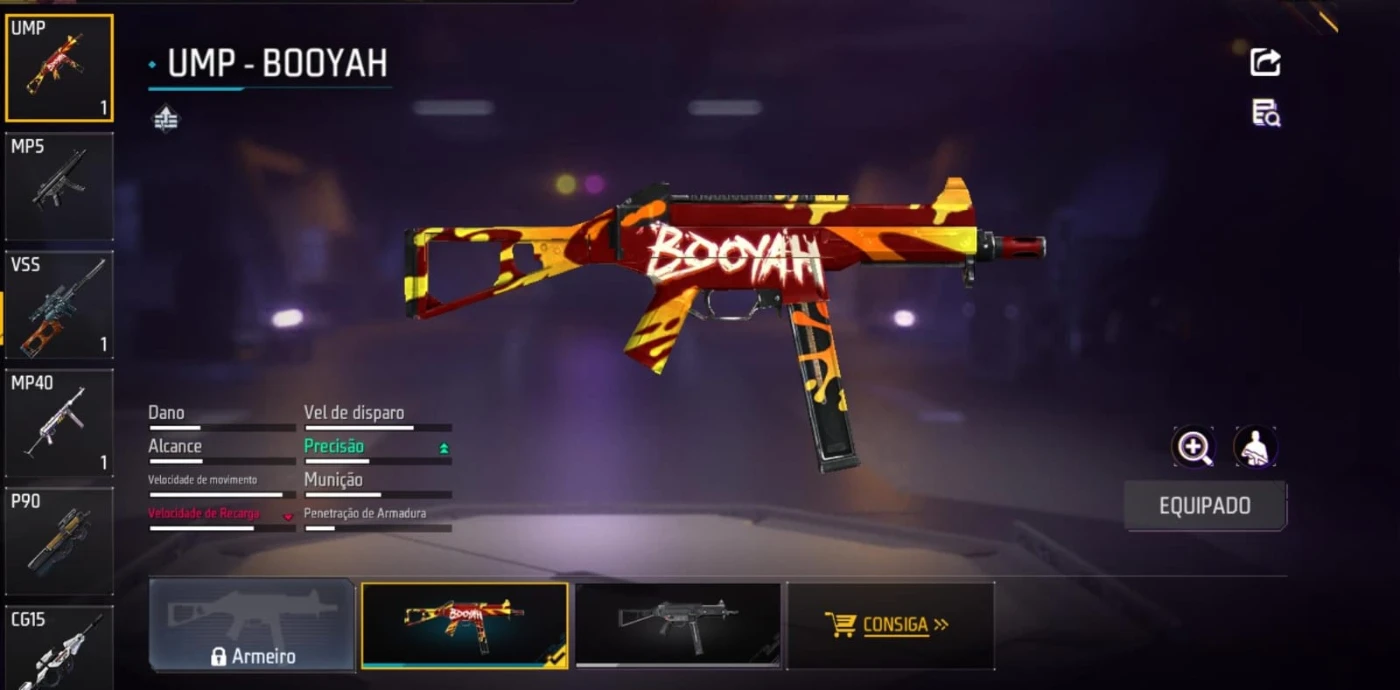This screenshot has width=1400, height=690.
Task: Click the EQUIPADO button
Action: [1204, 506]
